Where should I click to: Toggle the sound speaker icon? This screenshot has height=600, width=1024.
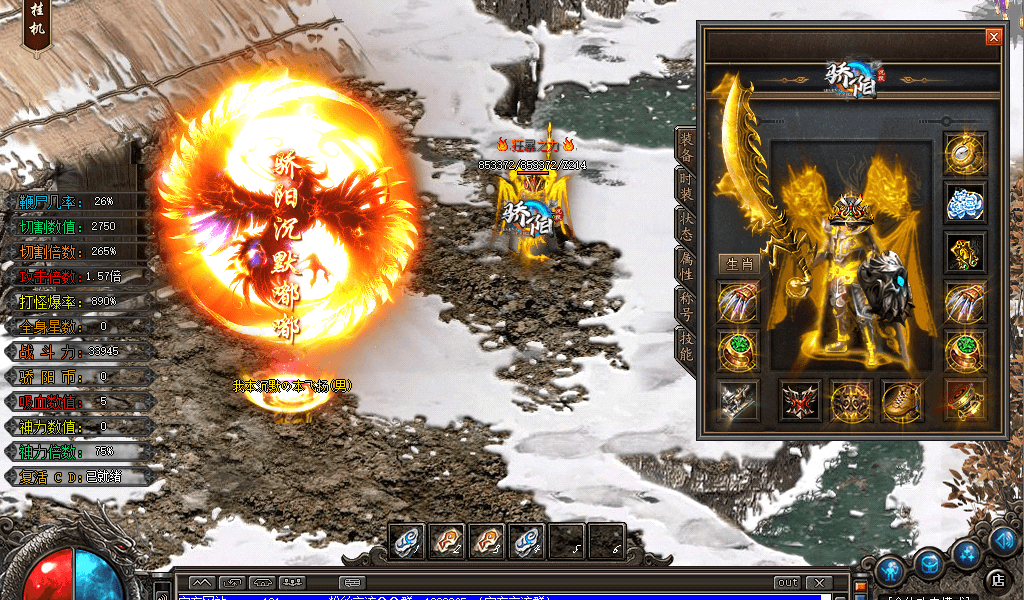pyautogui.click(x=1002, y=540)
